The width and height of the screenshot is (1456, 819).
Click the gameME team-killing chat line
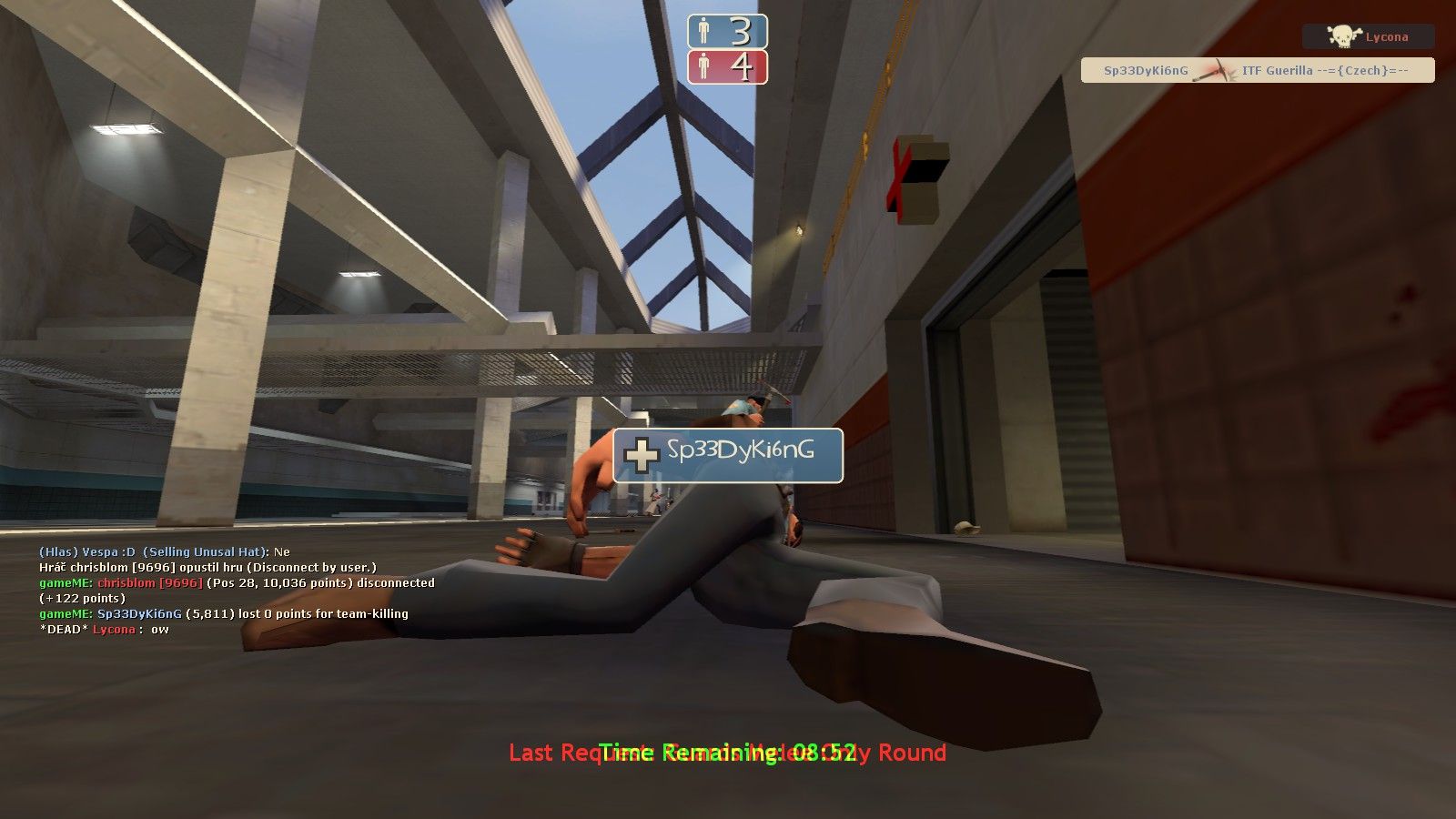223,613
